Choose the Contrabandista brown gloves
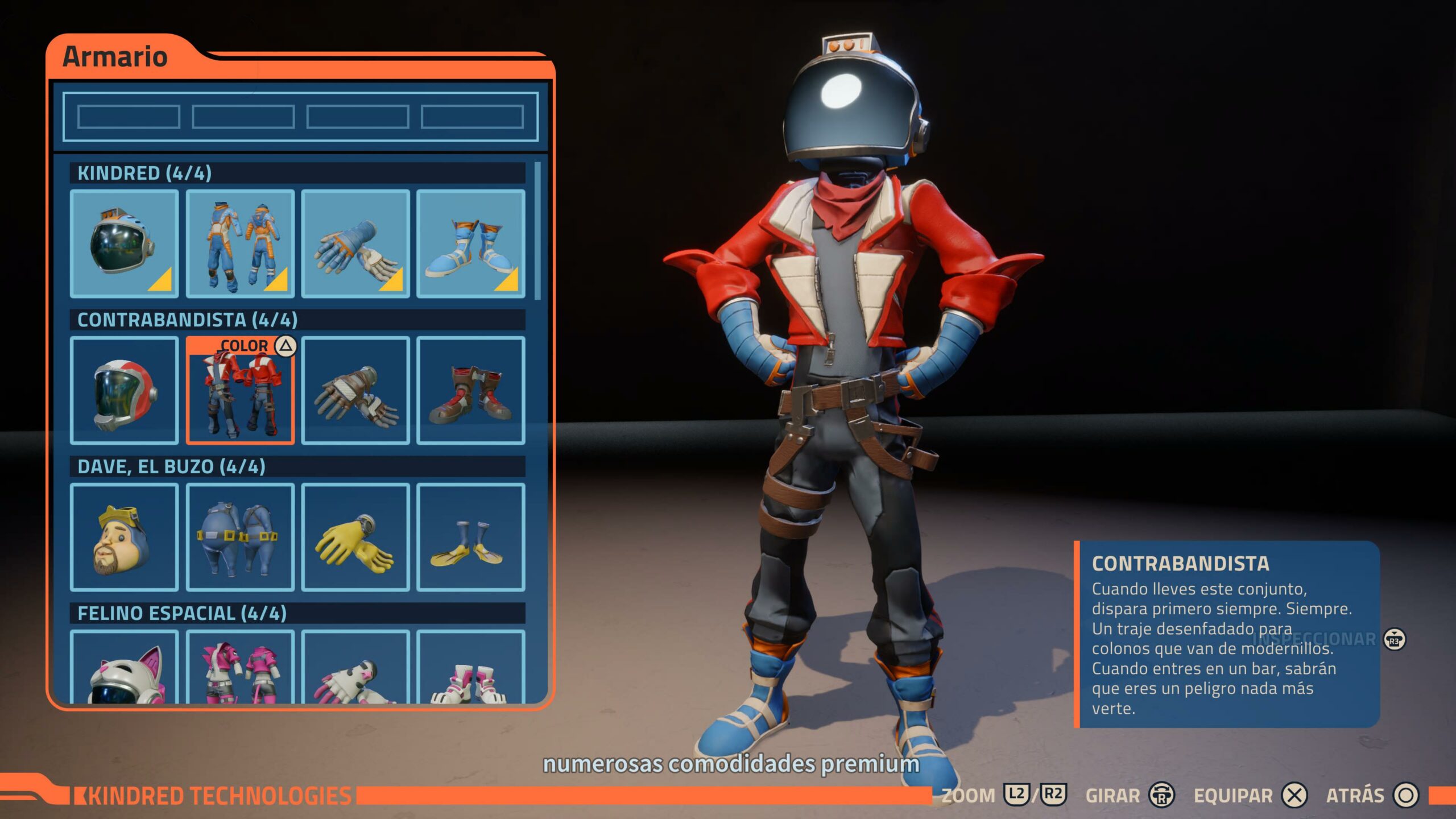This screenshot has width=1456, height=819. click(355, 390)
